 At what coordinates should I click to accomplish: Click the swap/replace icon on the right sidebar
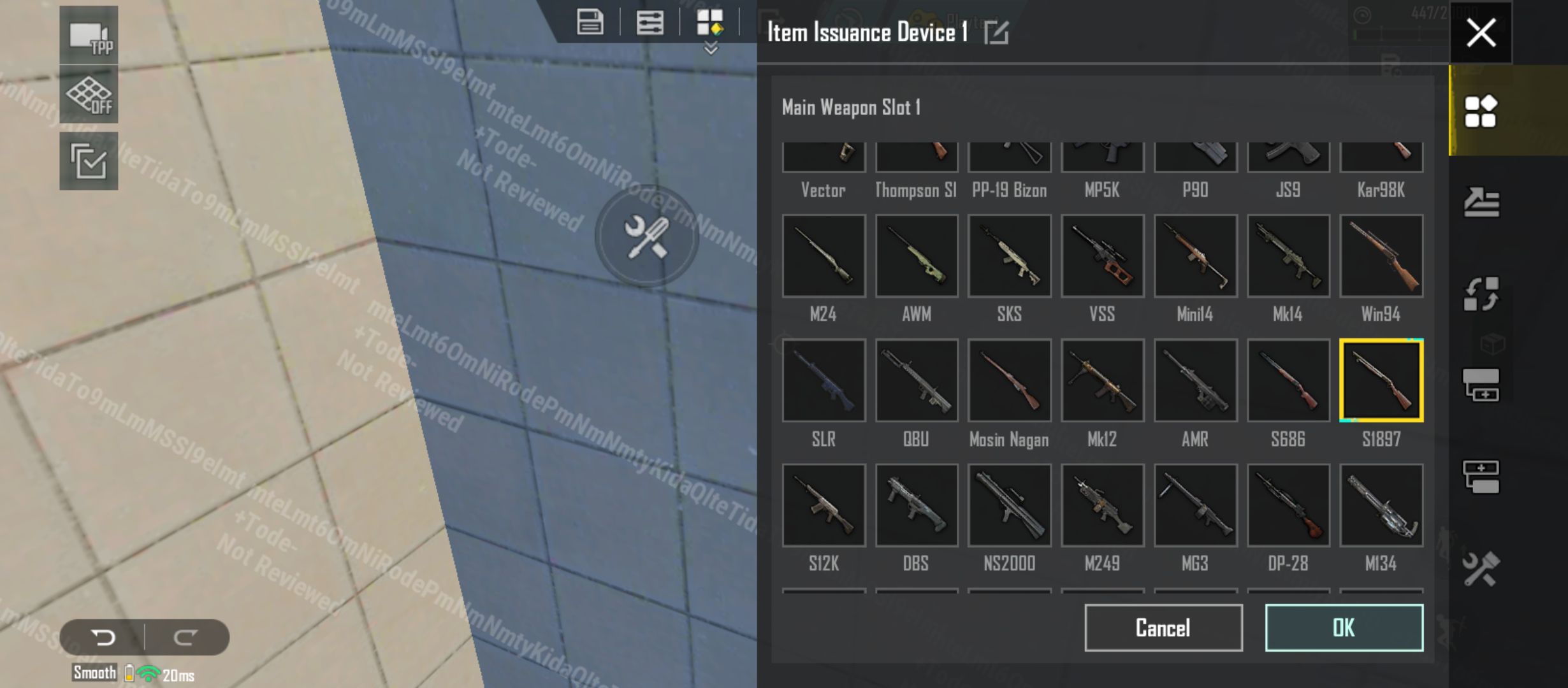pyautogui.click(x=1480, y=293)
